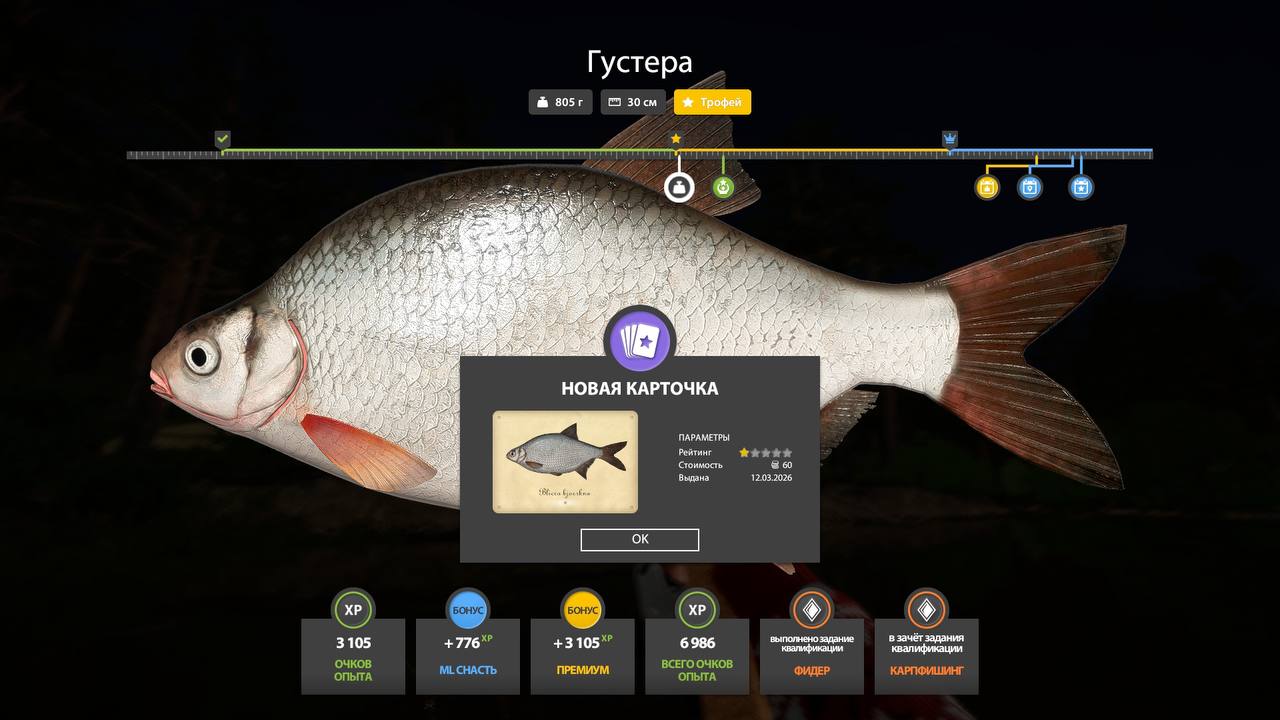Select the yellow calendar record marker

[987, 187]
